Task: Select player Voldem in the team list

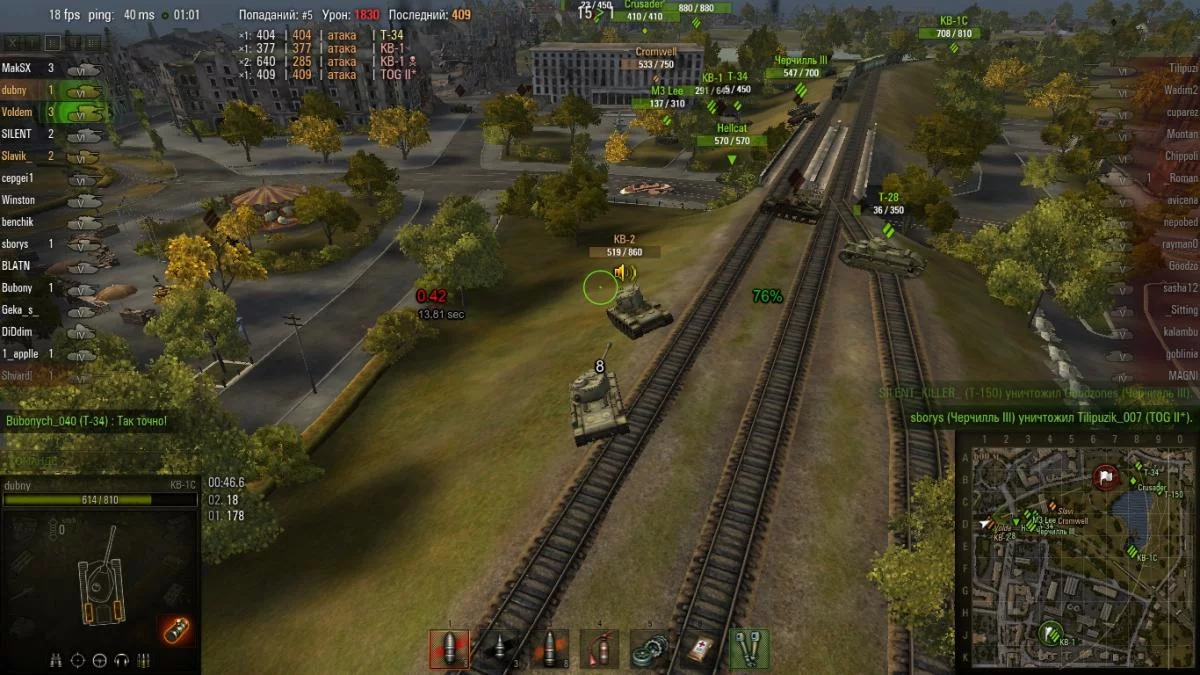Action: (17, 113)
